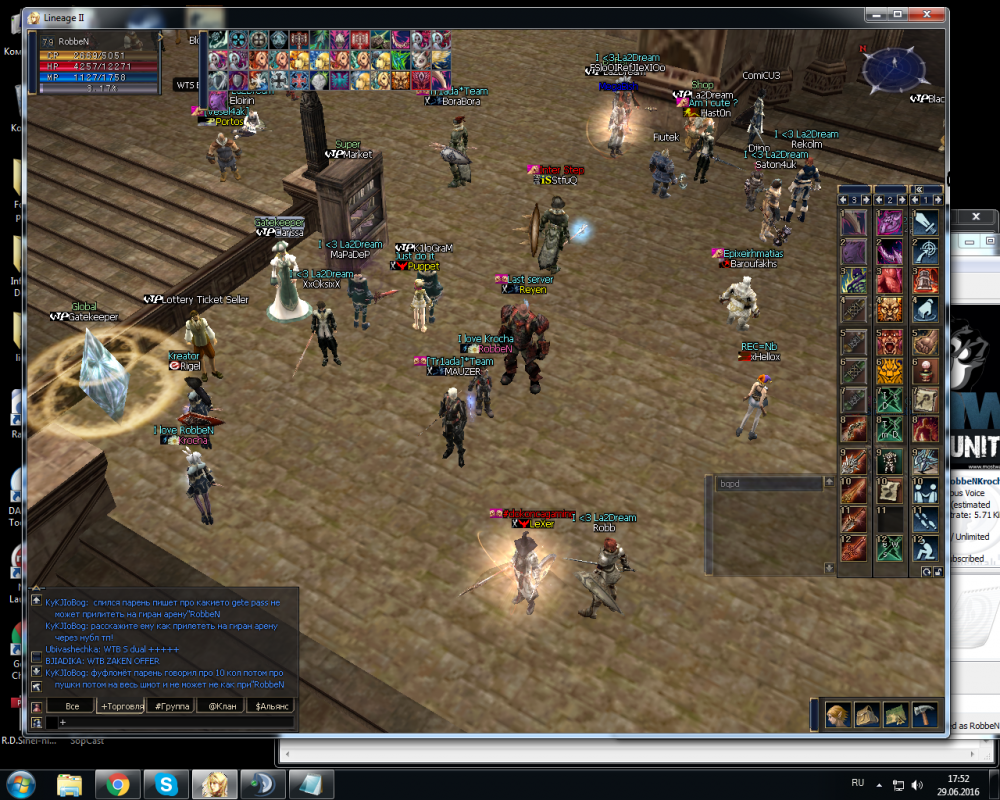Click the radar compass minimap
This screenshot has height=800, width=1000.
coord(893,69)
